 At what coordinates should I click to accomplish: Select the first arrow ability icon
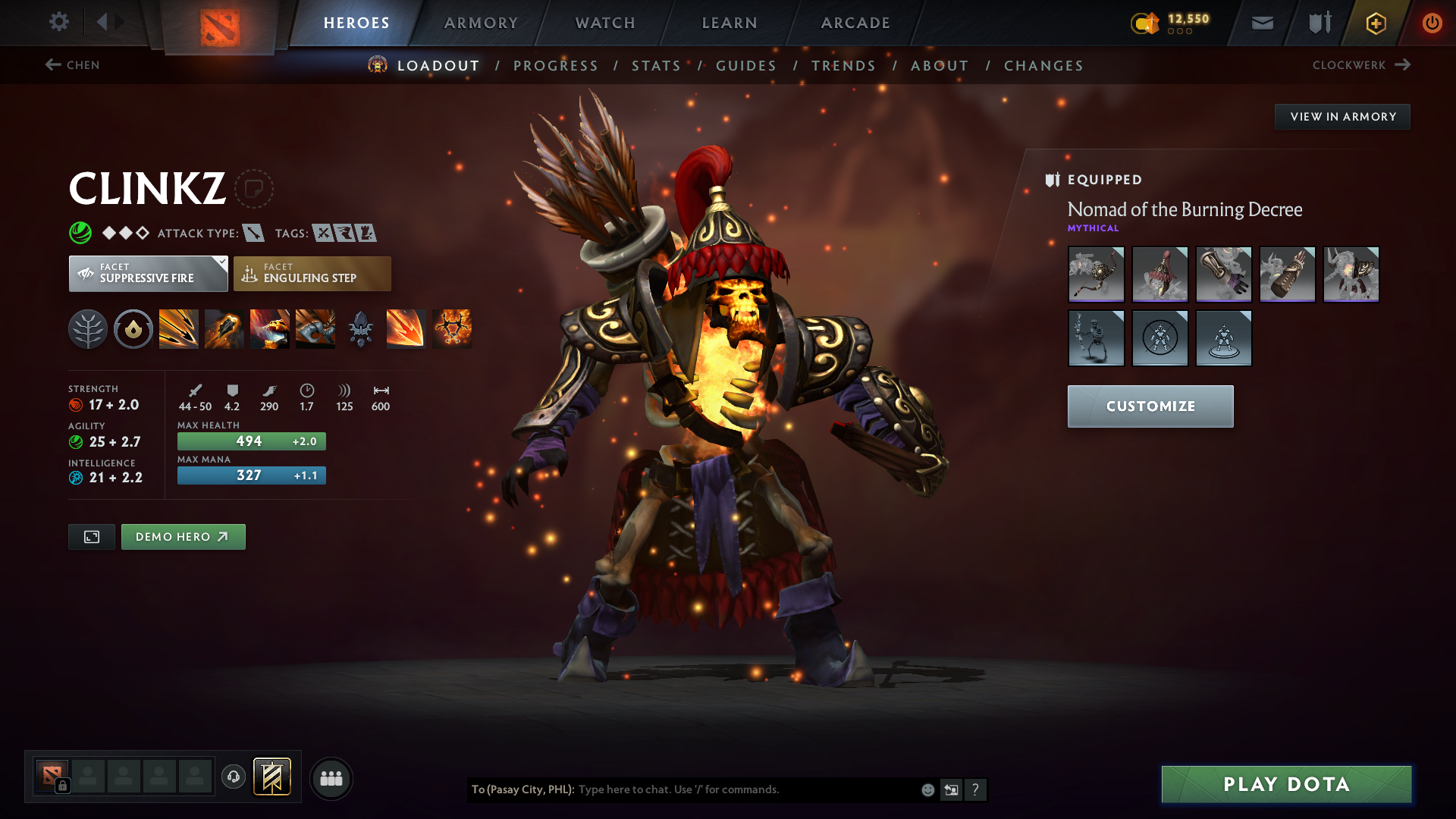178,328
